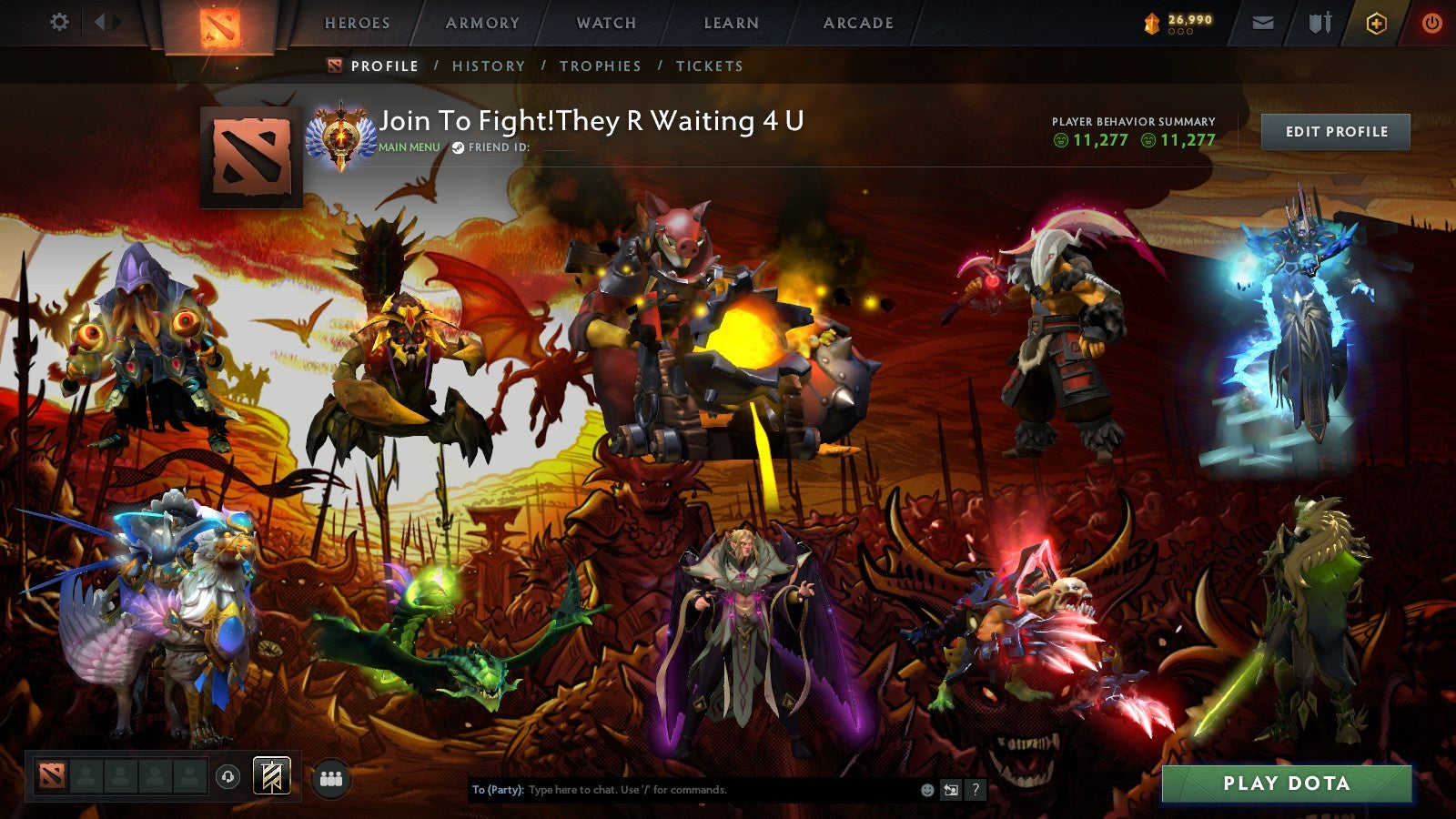Open the ARCADE menu item

(x=857, y=25)
